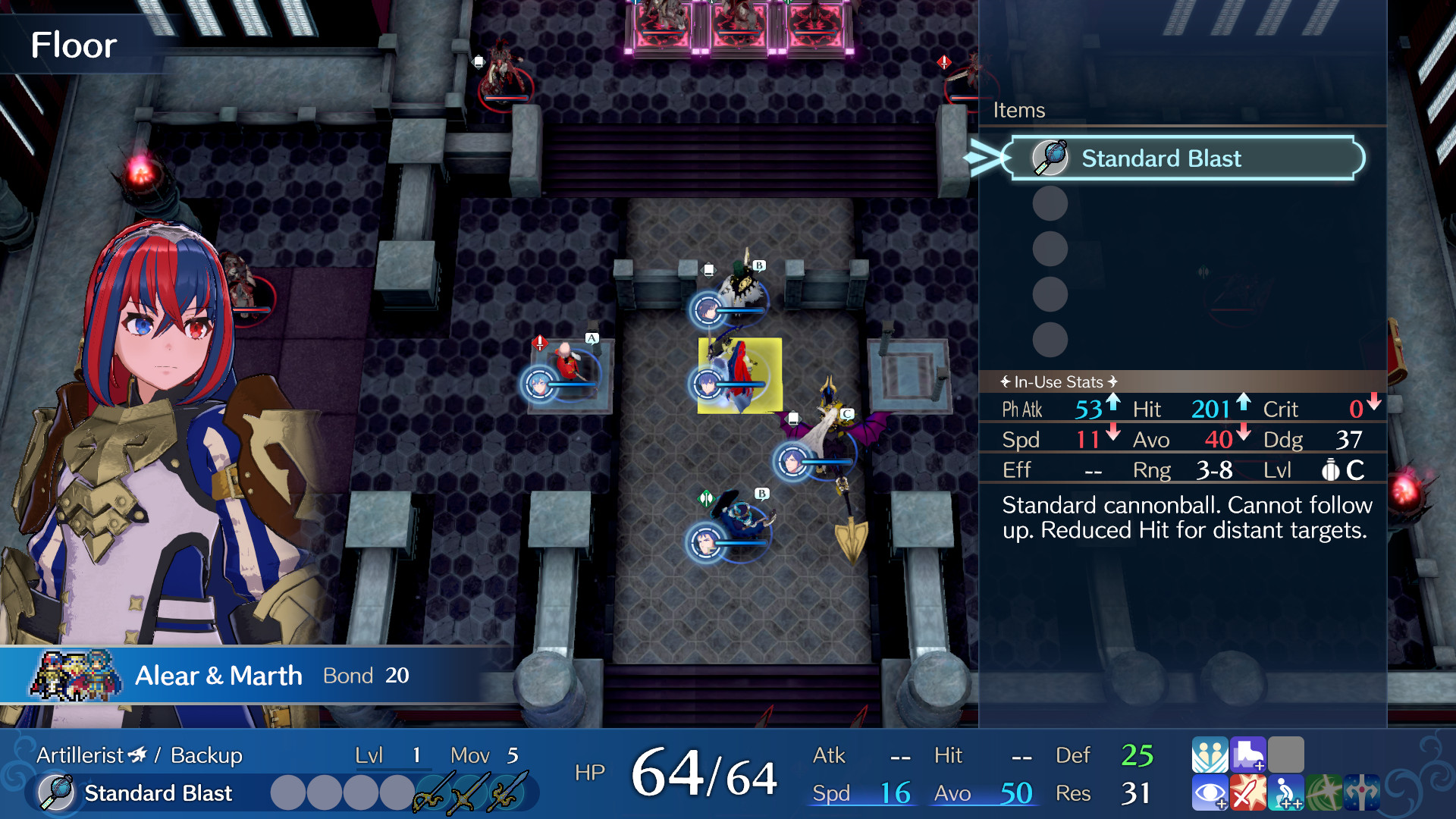Screen dimensions: 1456x819
Task: Click the Alear & Marth bond banner
Action: 220,675
